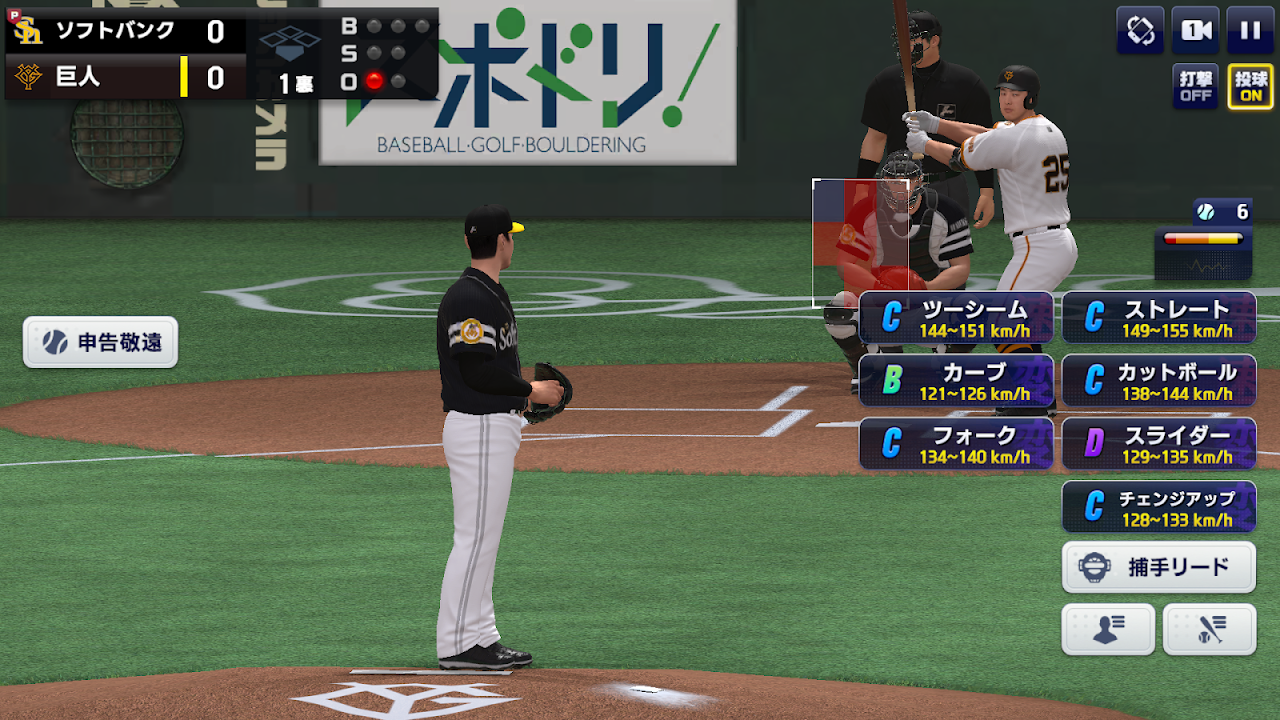
Task: Toggle 打撃 batting control OFF setting
Action: [1195, 87]
